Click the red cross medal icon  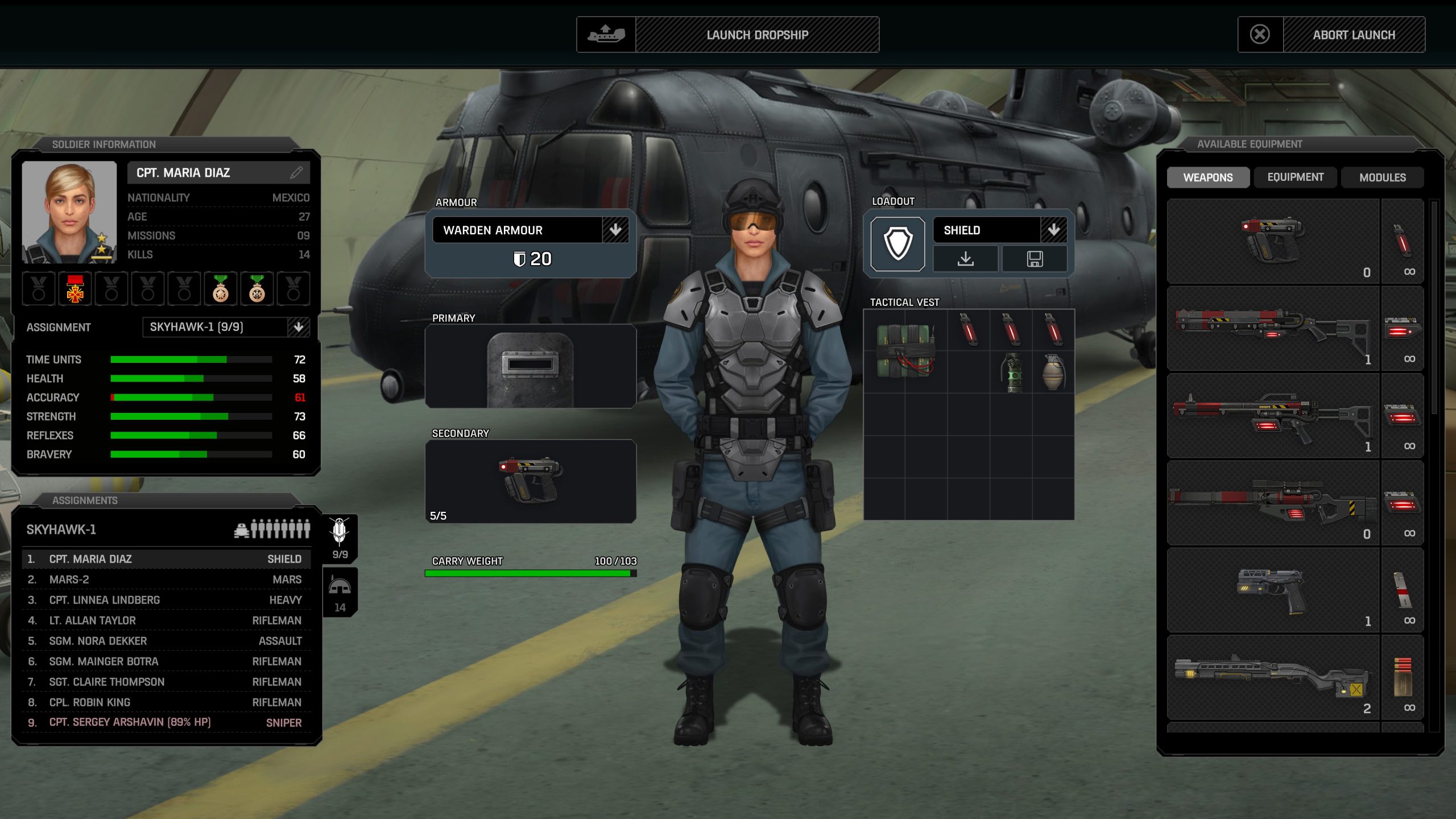pyautogui.click(x=76, y=289)
